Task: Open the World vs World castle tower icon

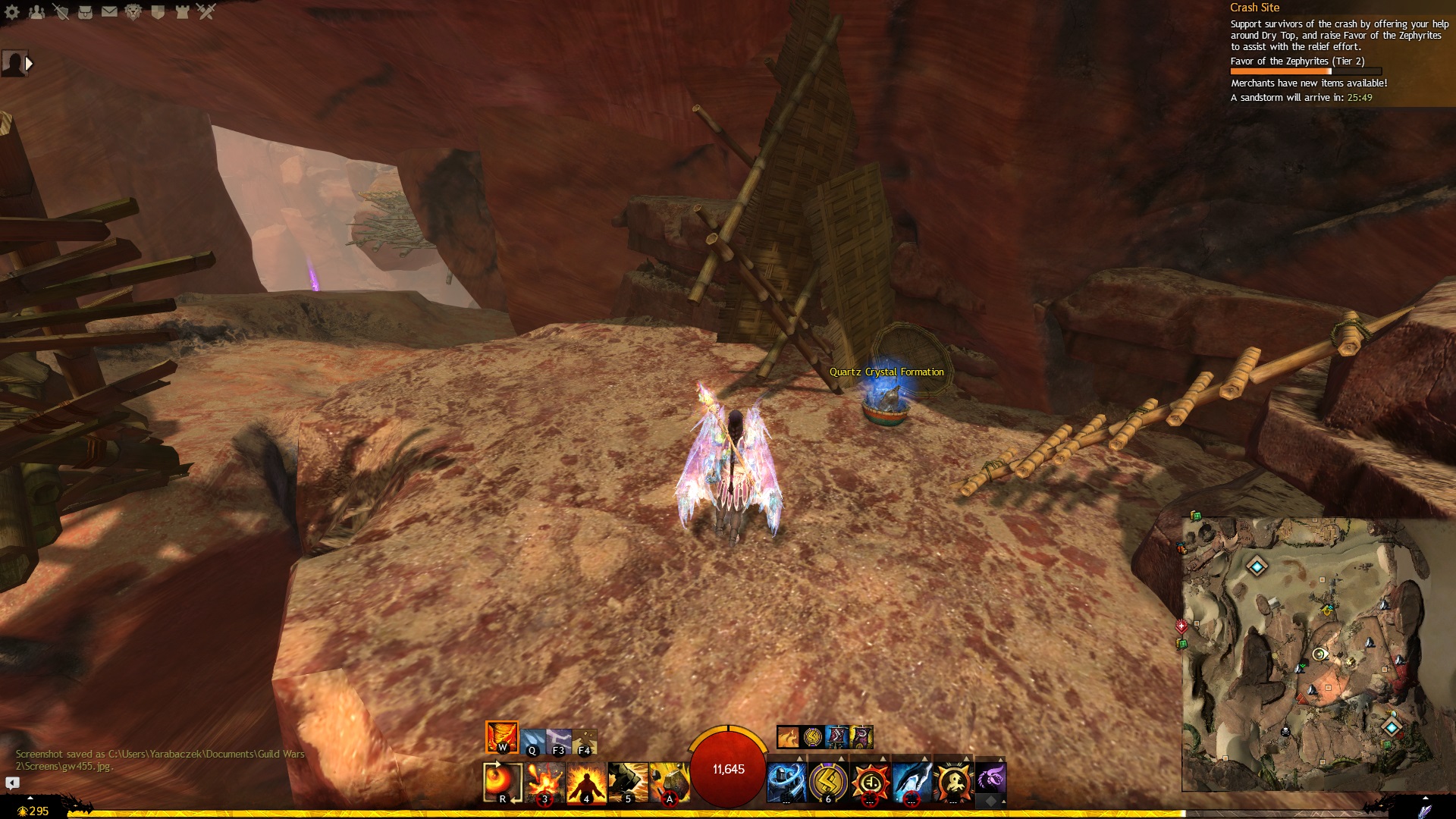Action: click(182, 11)
